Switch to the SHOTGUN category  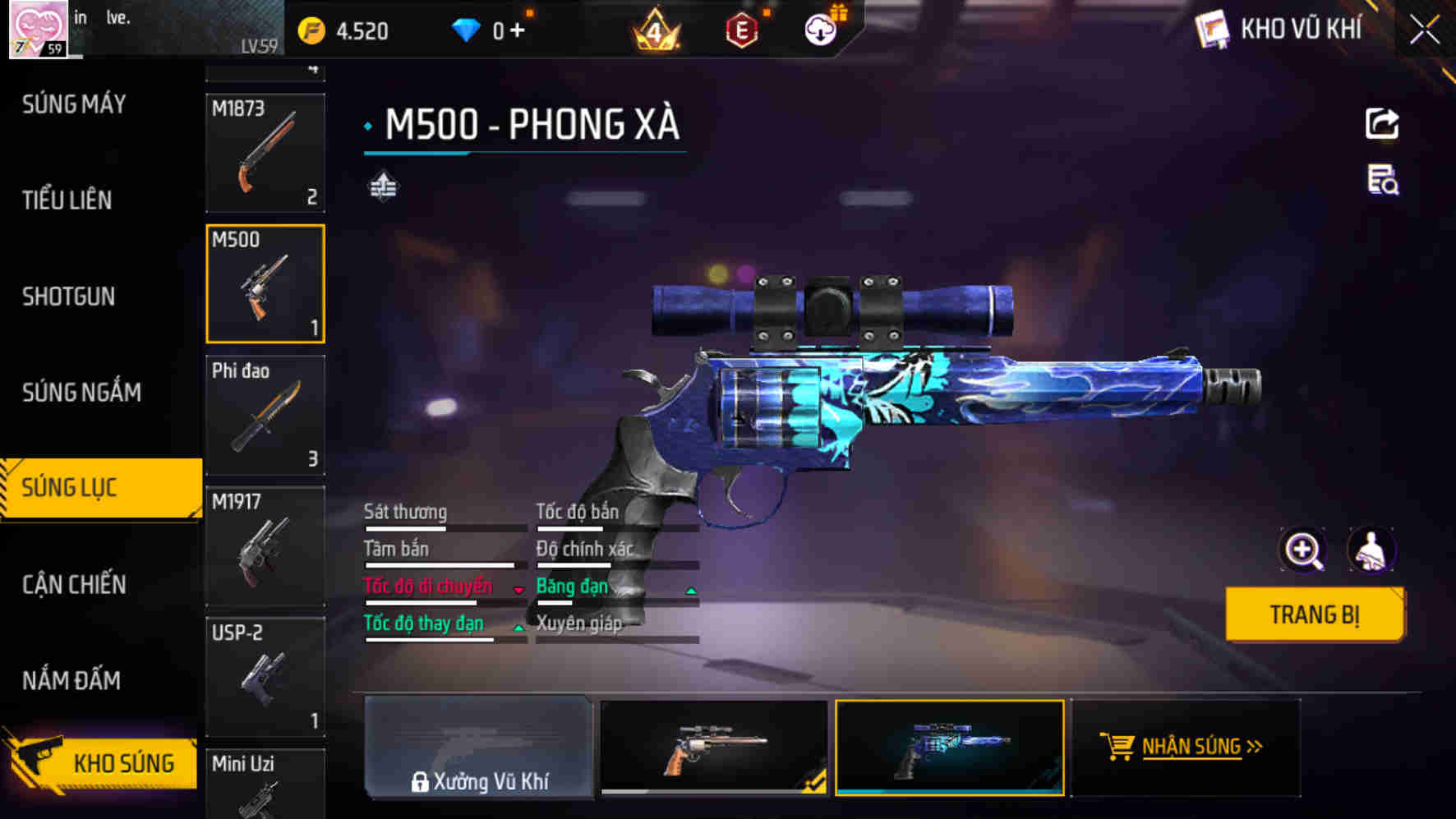click(x=67, y=297)
